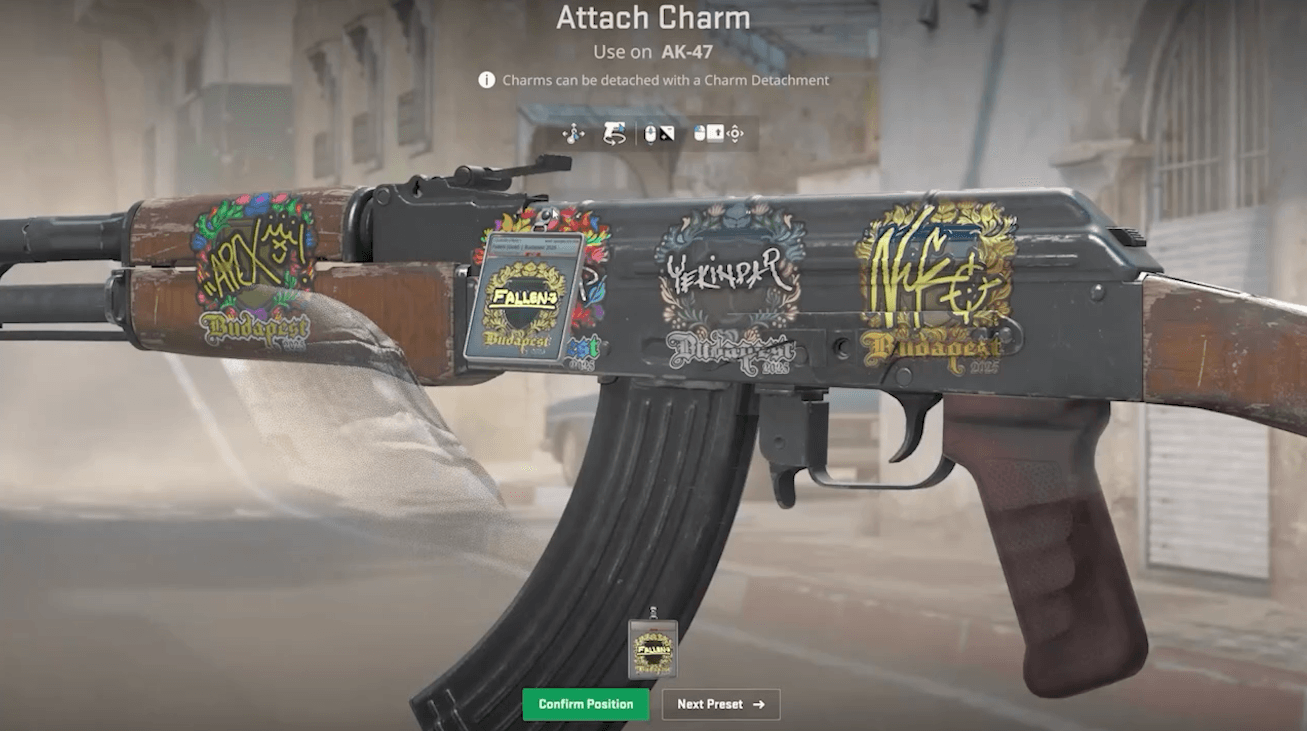This screenshot has height=731, width=1307.
Task: Click the black-and-white inspect view icon
Action: (669, 133)
